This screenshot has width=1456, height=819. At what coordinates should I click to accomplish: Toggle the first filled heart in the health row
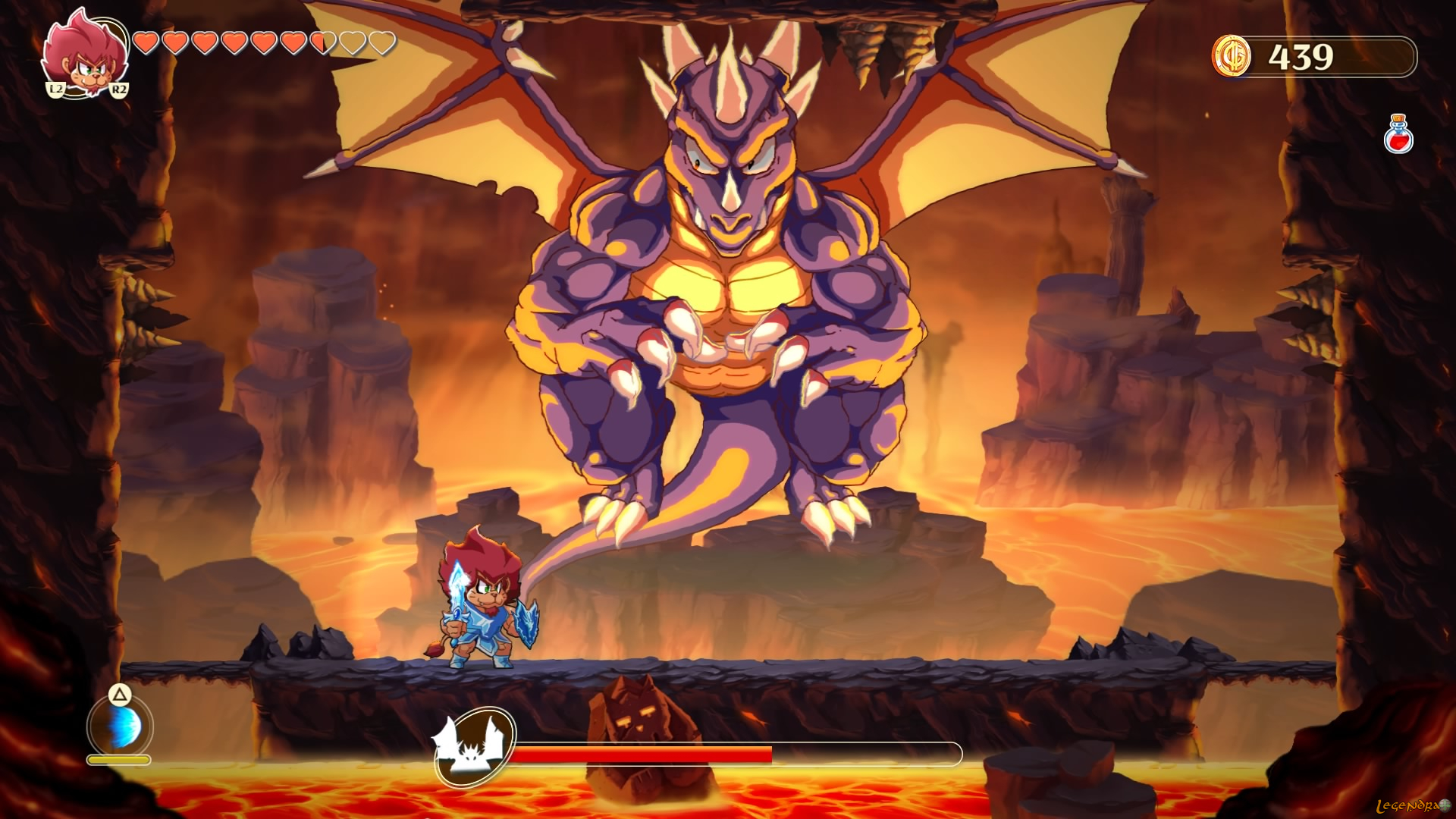(x=145, y=42)
